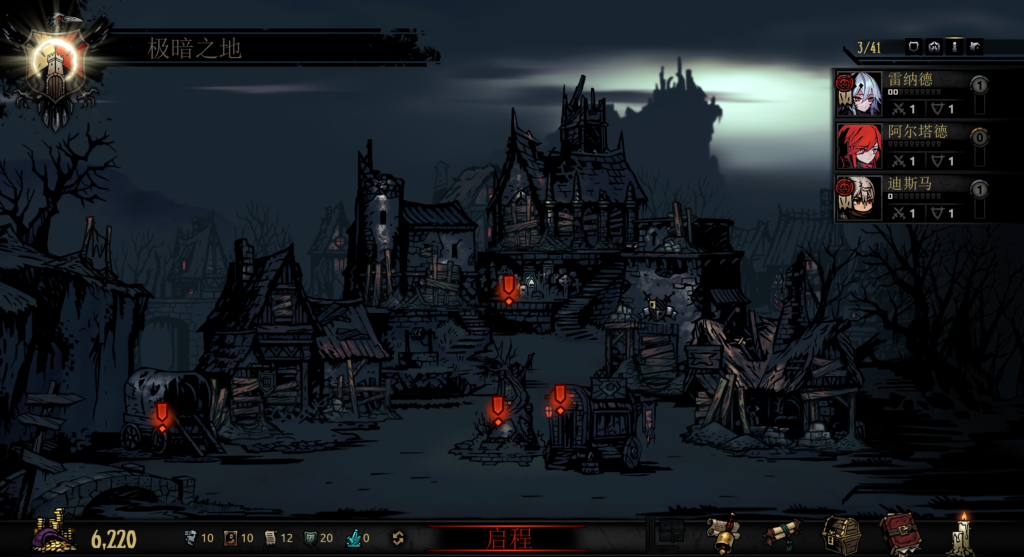This screenshot has width=1024, height=557.
Task: Choose hero 迪斯马 from the roster
Action: coord(903,197)
